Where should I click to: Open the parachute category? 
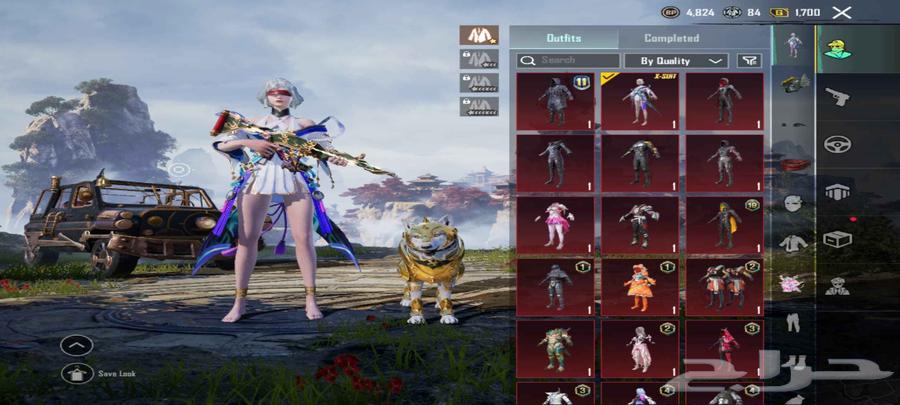837,191
